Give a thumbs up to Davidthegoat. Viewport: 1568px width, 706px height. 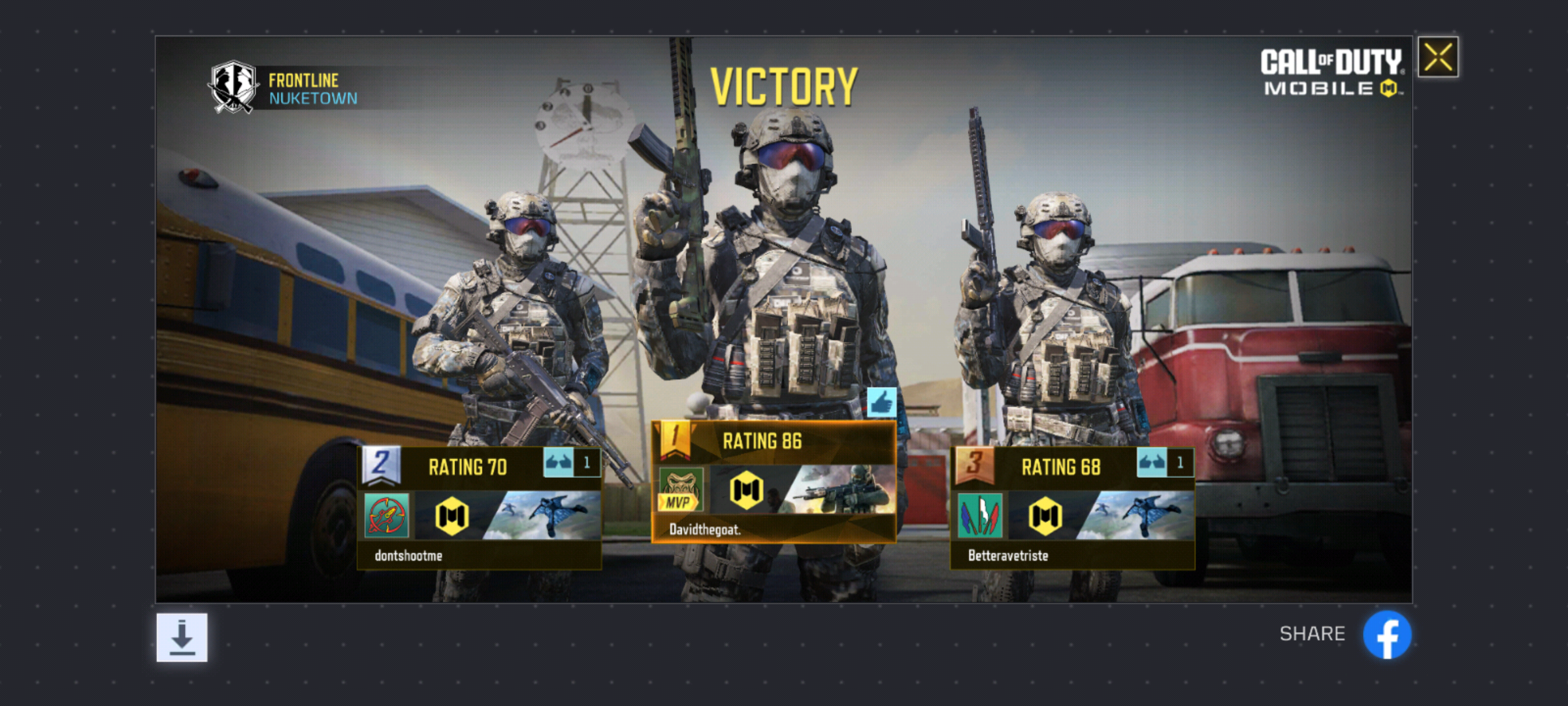881,403
